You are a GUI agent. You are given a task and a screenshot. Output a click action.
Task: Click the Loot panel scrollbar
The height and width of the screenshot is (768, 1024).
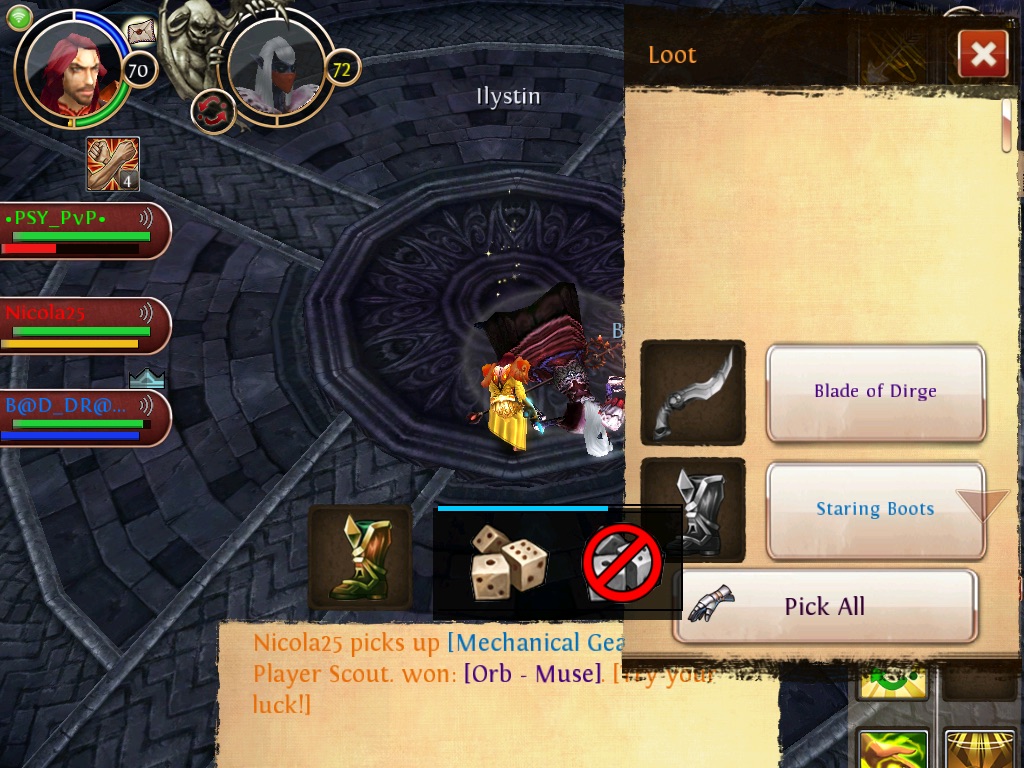(1007, 125)
